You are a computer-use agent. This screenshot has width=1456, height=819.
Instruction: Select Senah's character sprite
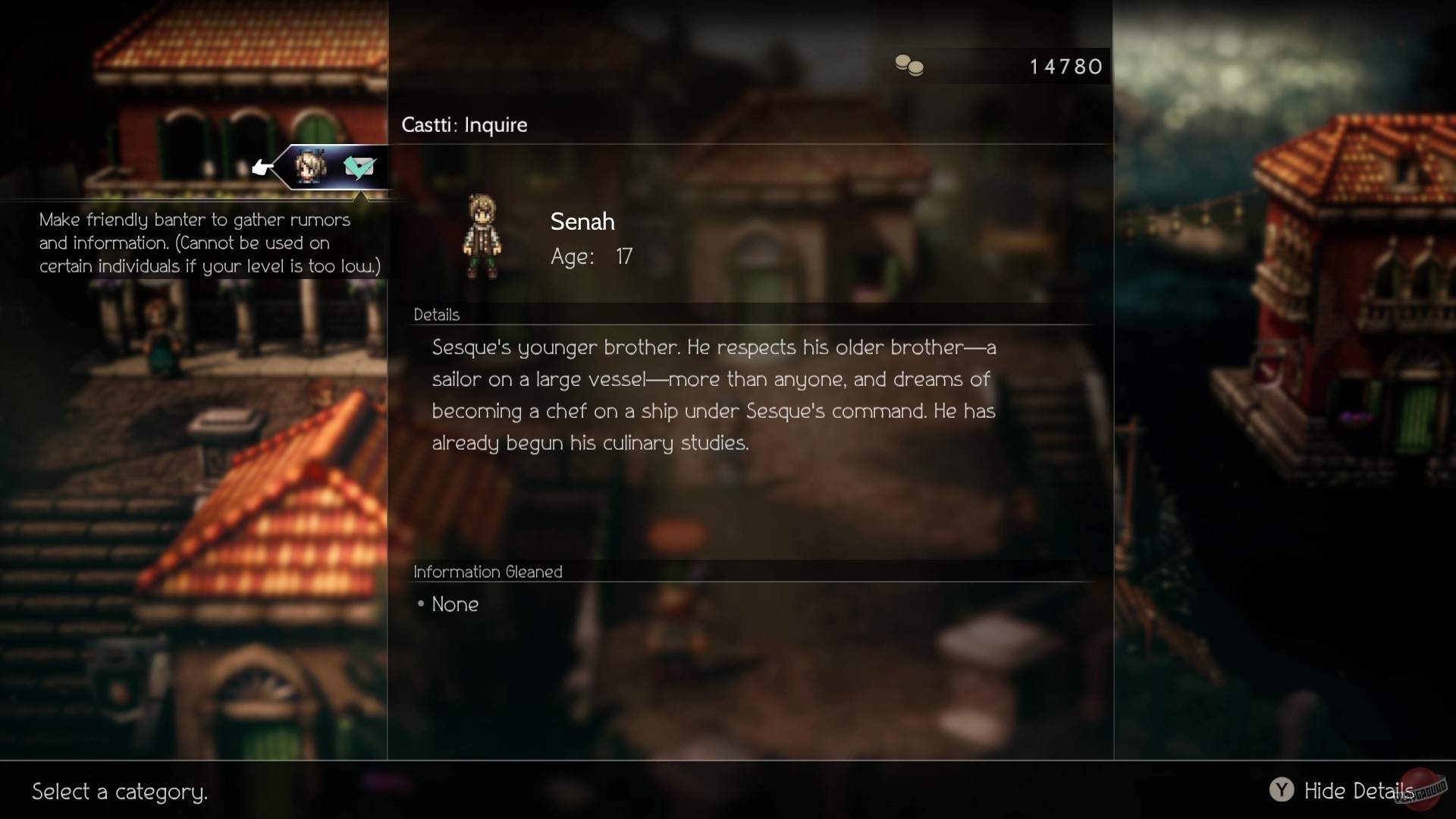coord(482,236)
